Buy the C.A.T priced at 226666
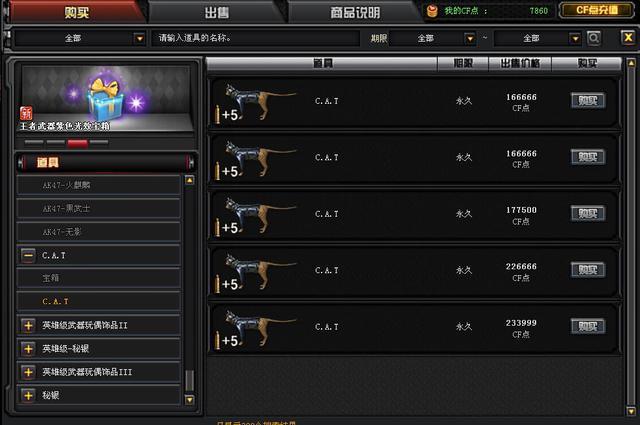The width and height of the screenshot is (640, 425). (x=587, y=270)
